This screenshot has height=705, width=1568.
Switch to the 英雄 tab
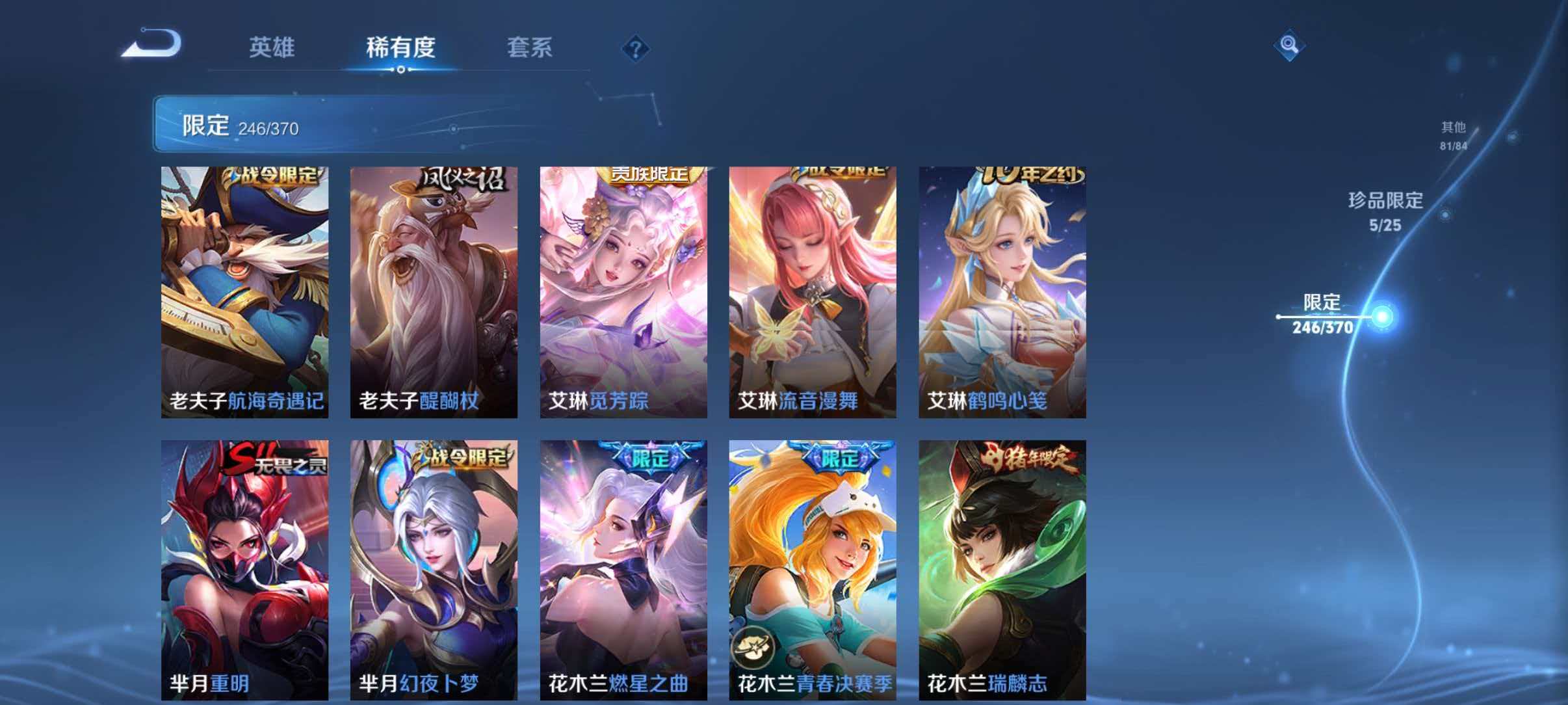(x=273, y=47)
